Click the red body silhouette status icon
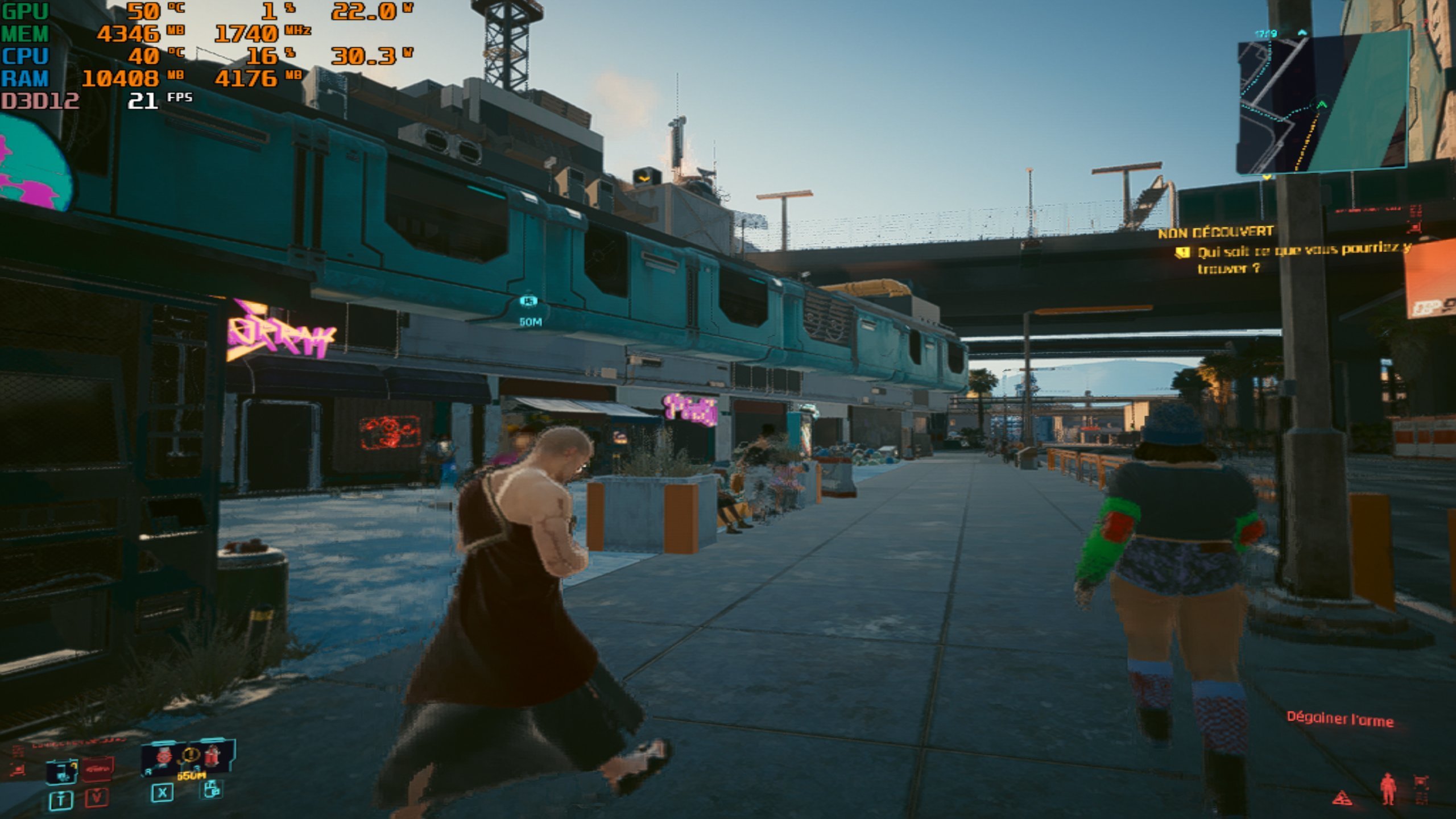Viewport: 1456px width, 819px height. click(1388, 789)
